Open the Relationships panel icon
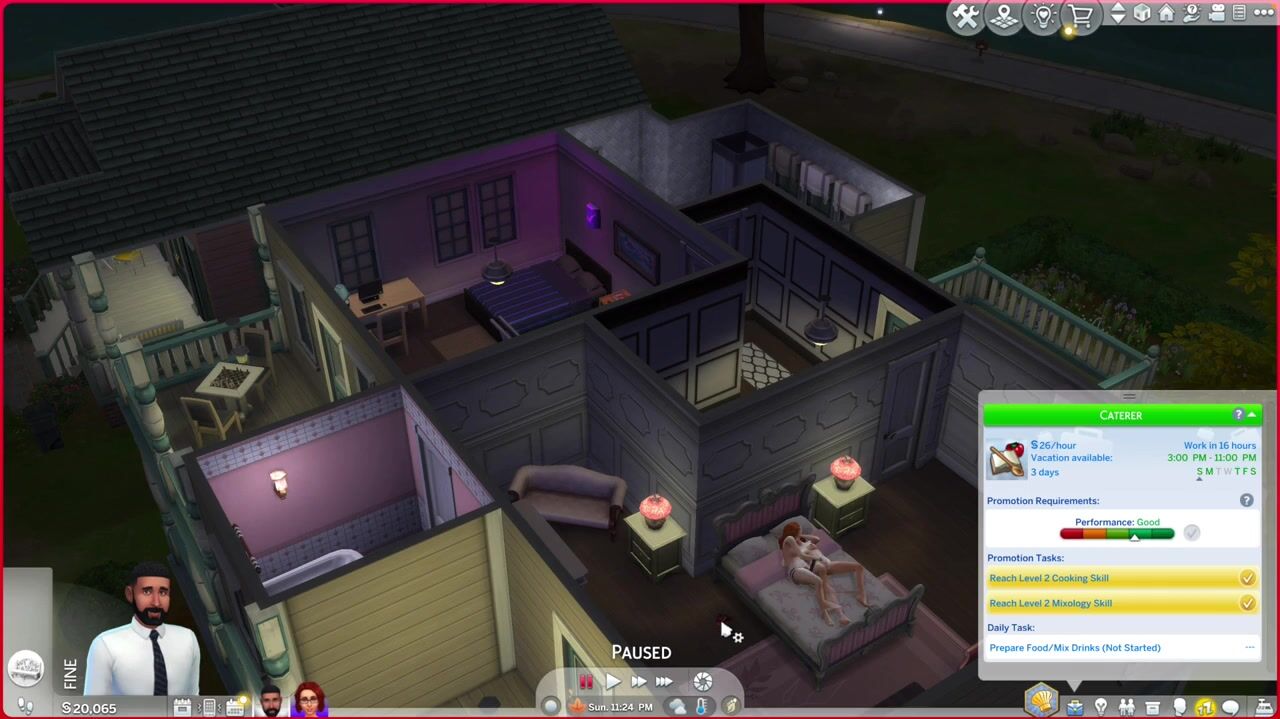 (x=1127, y=707)
